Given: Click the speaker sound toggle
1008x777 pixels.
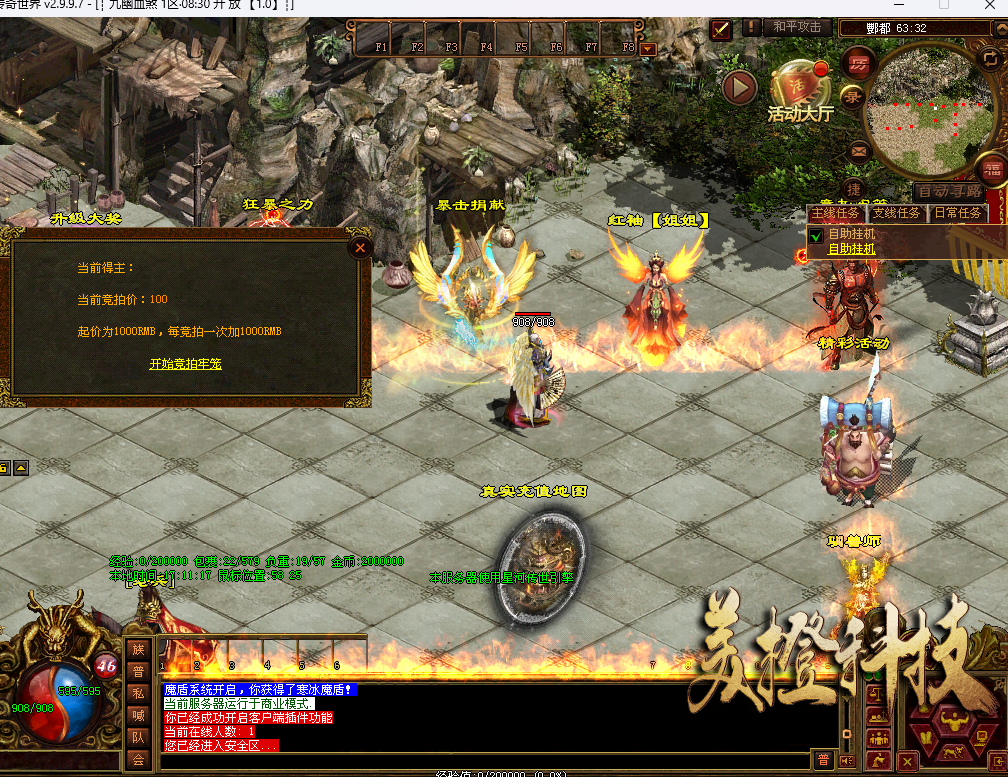Looking at the screenshot, I should [x=845, y=760].
